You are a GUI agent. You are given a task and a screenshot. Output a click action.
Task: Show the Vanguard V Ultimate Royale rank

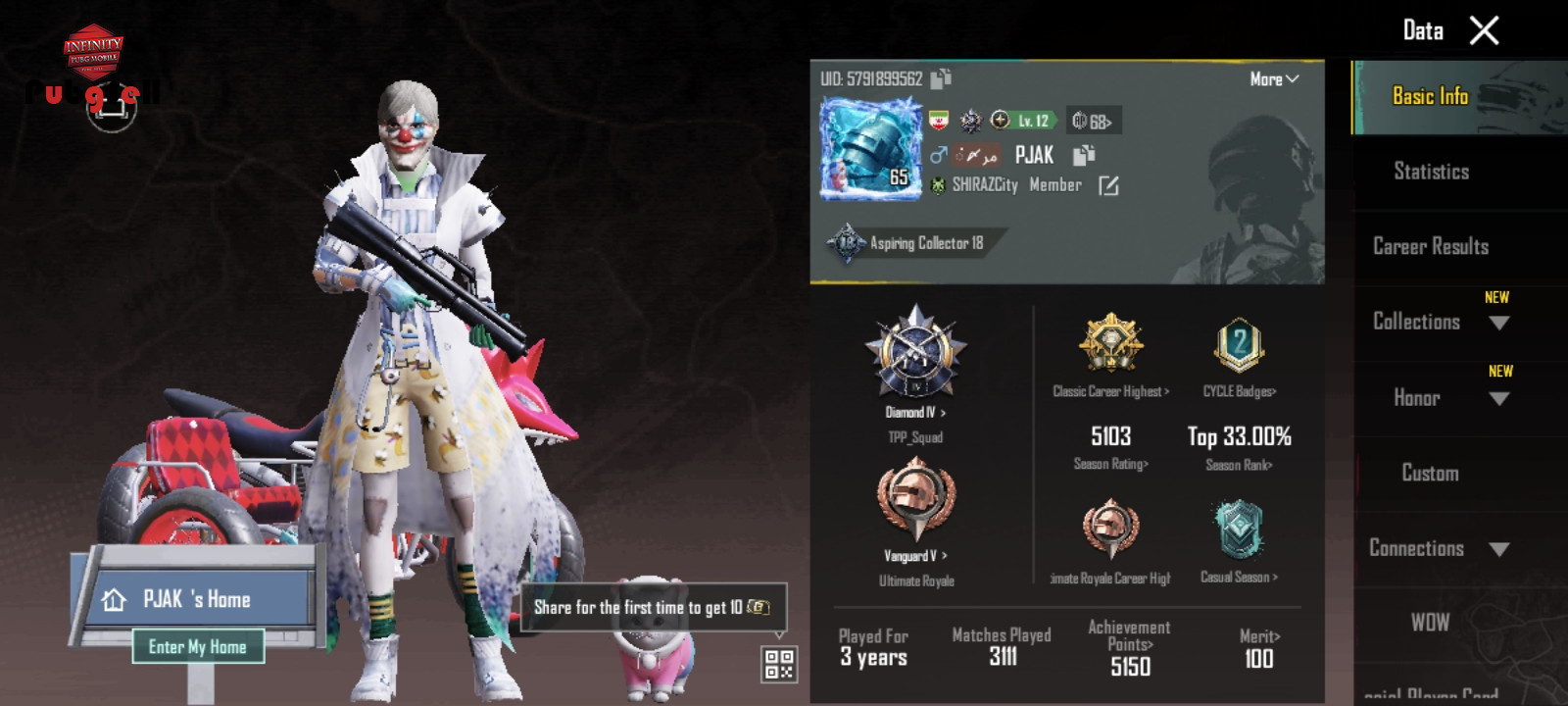pos(915,502)
